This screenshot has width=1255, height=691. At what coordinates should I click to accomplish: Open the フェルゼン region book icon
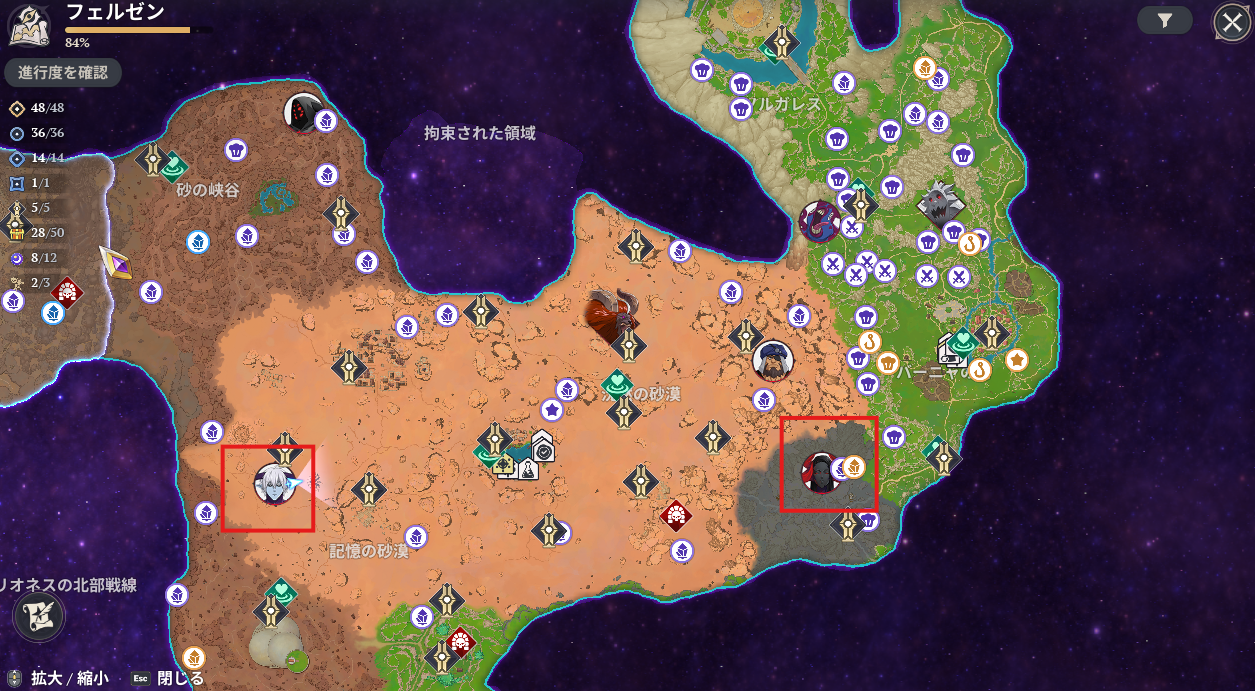click(30, 25)
